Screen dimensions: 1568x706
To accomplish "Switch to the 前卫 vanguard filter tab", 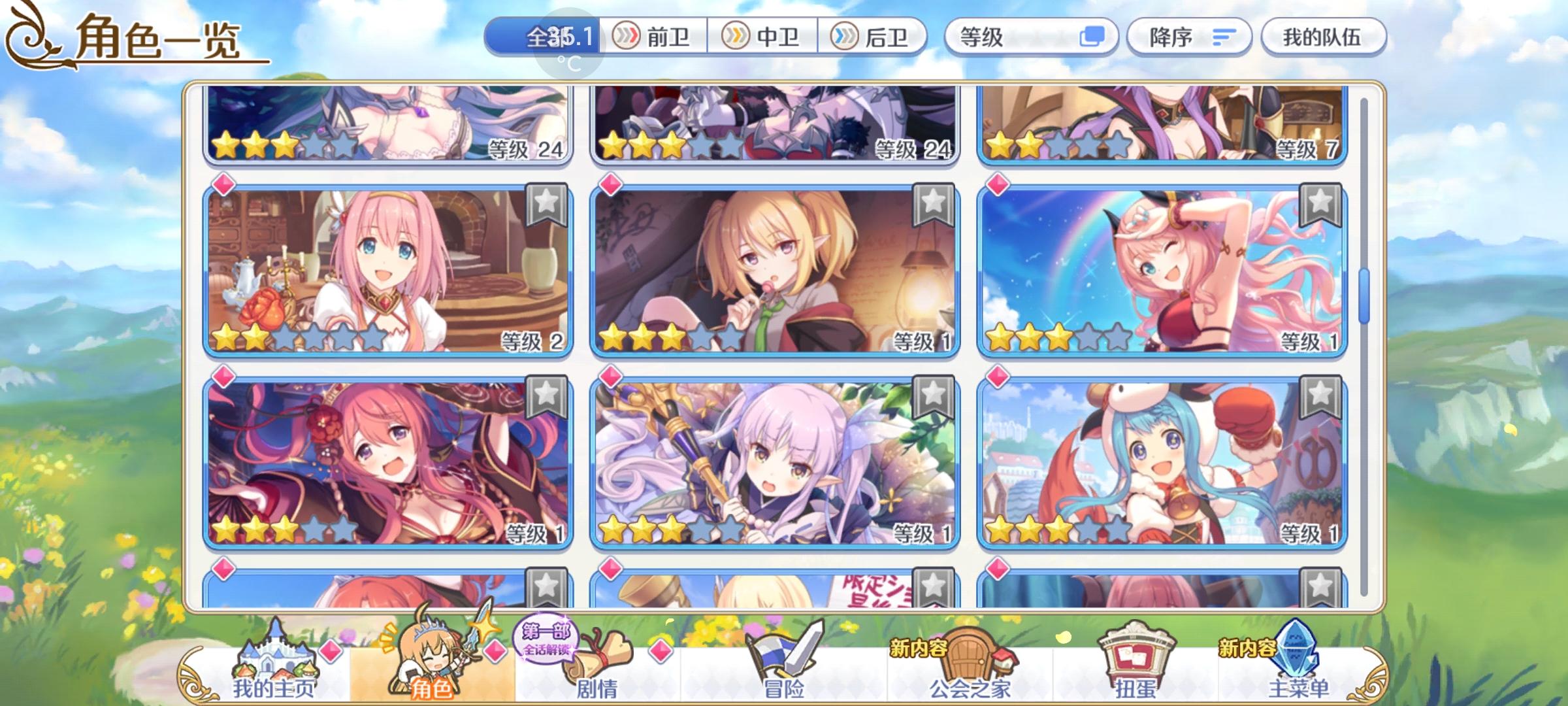I will coord(655,37).
